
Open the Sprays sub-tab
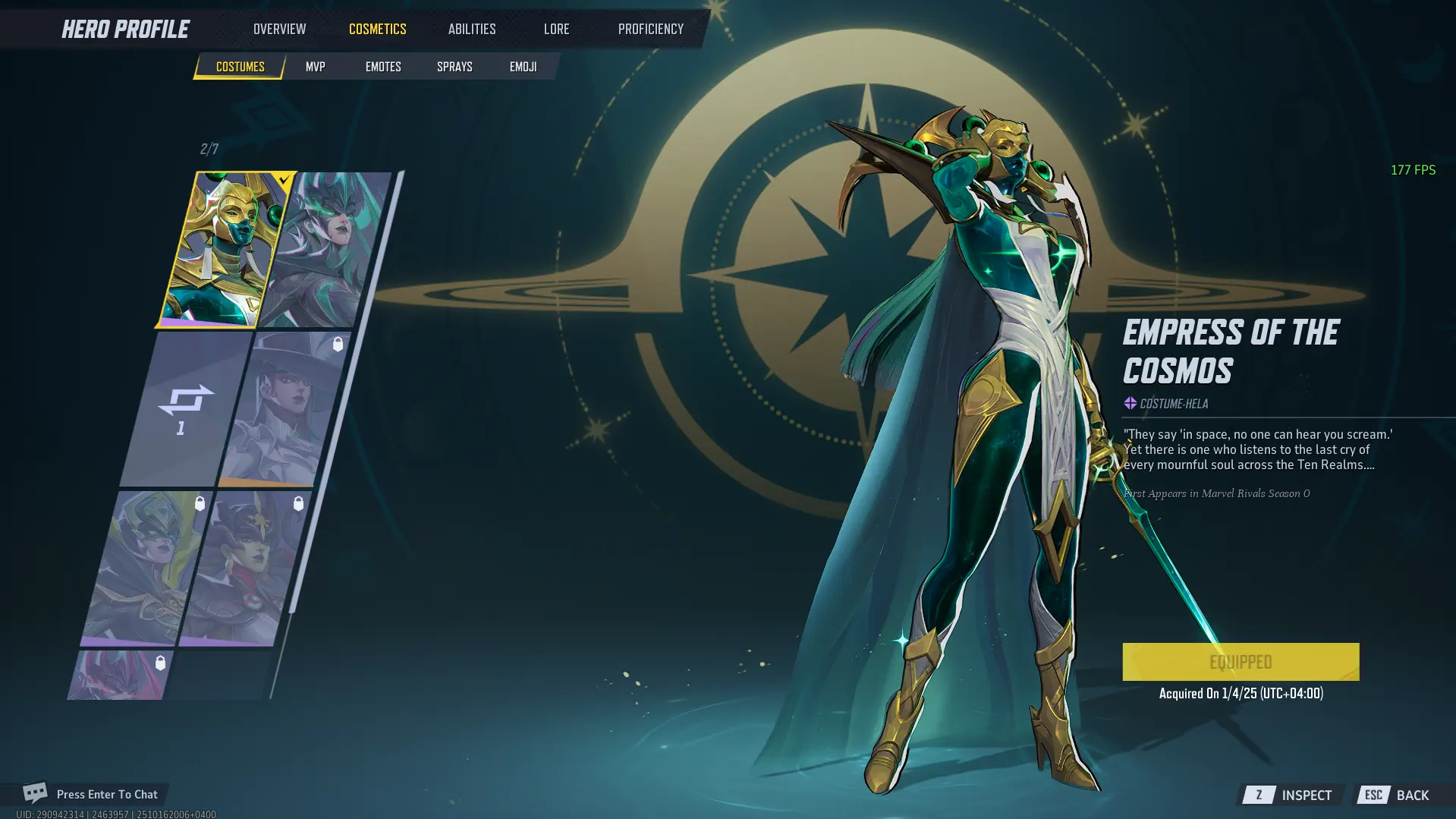point(454,67)
